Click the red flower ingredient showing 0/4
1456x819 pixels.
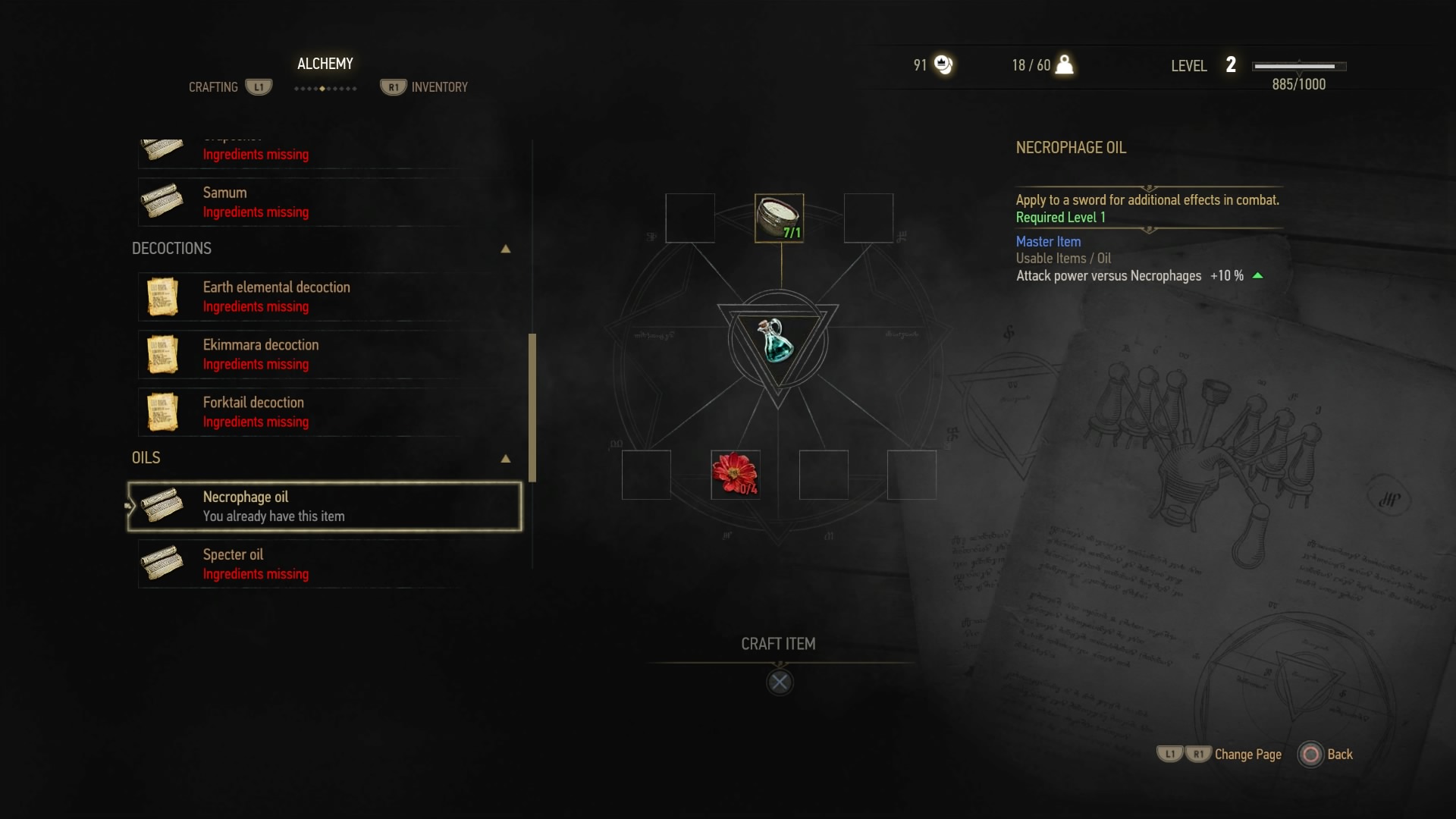coord(735,474)
